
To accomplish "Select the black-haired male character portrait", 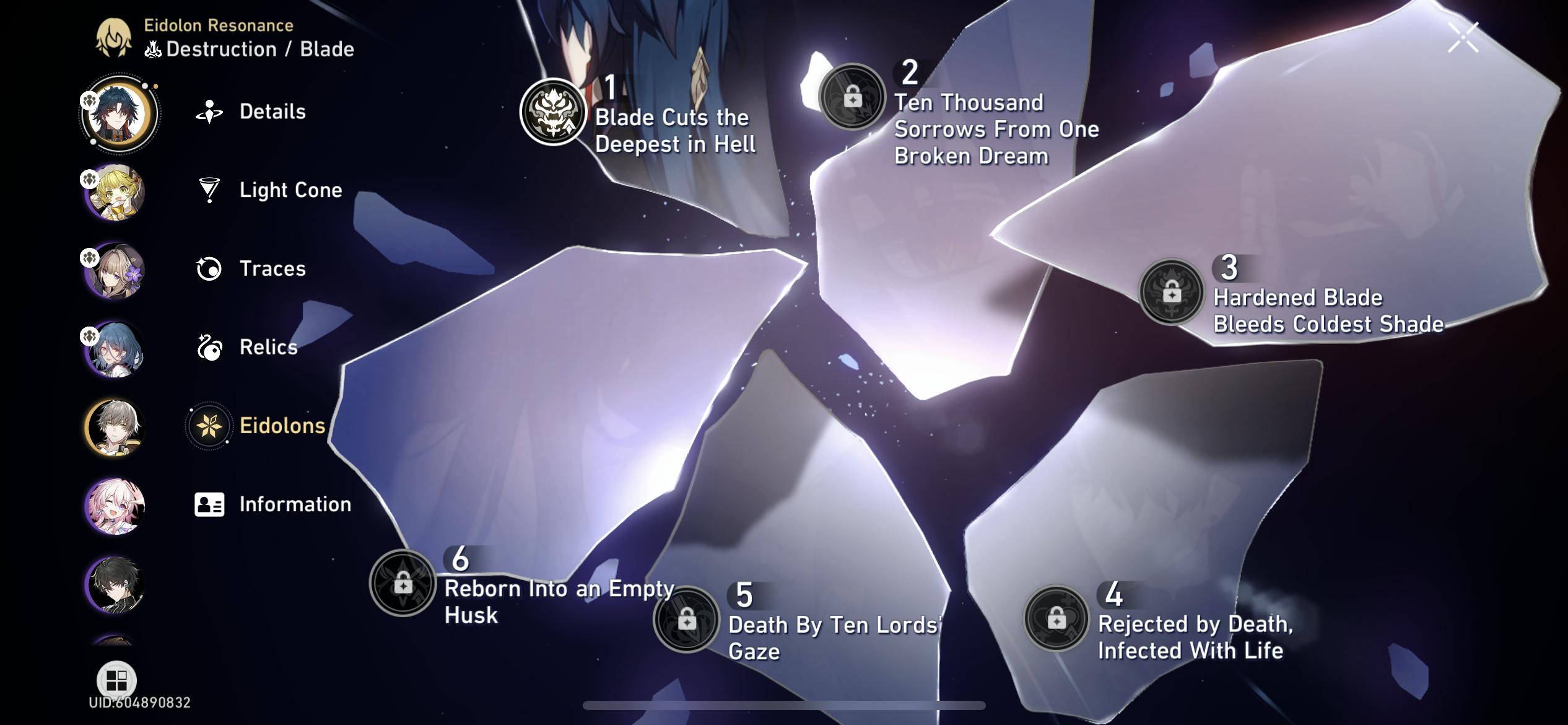I will 115,584.
